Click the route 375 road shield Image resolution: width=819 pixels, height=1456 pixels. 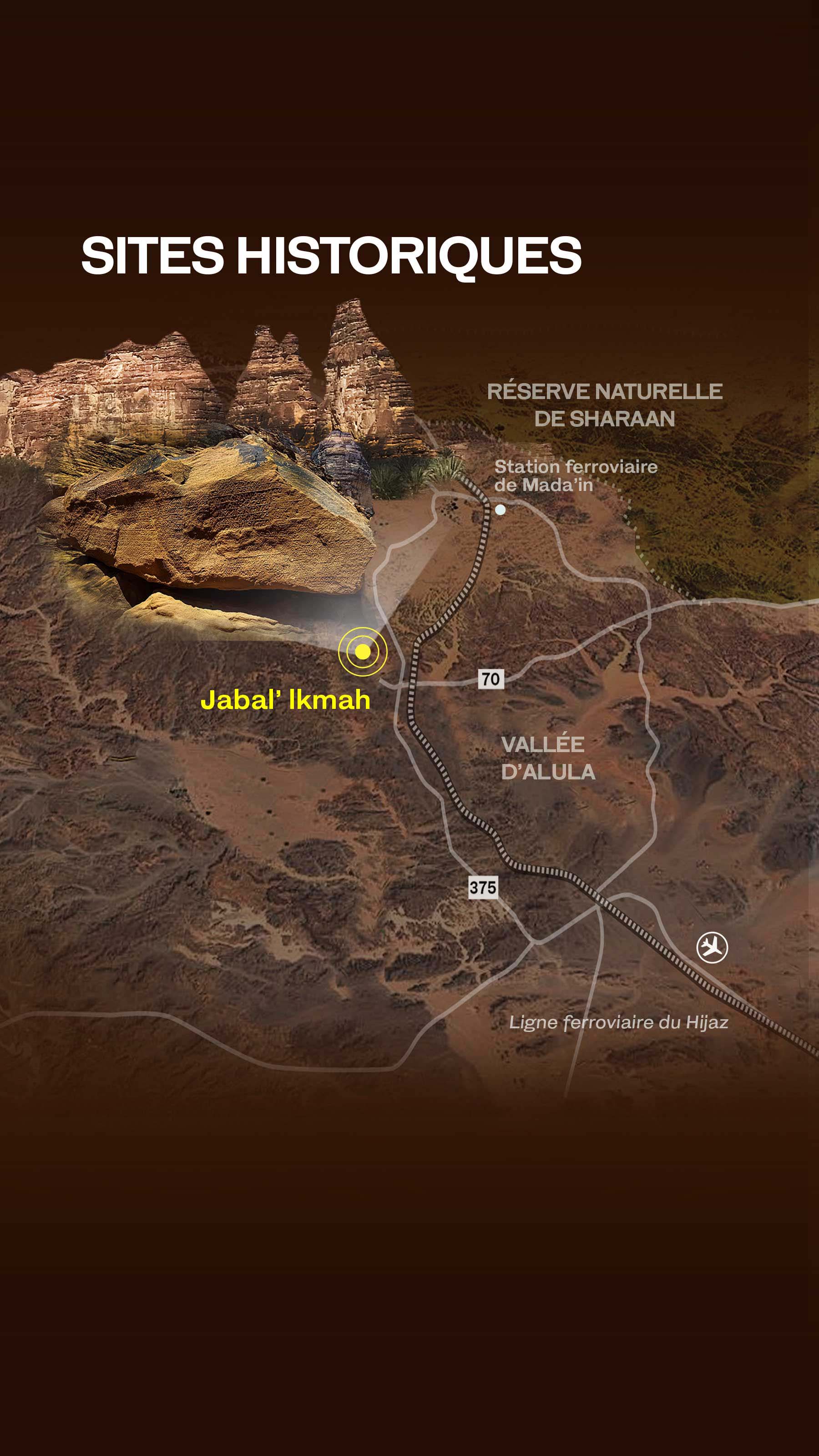482,887
